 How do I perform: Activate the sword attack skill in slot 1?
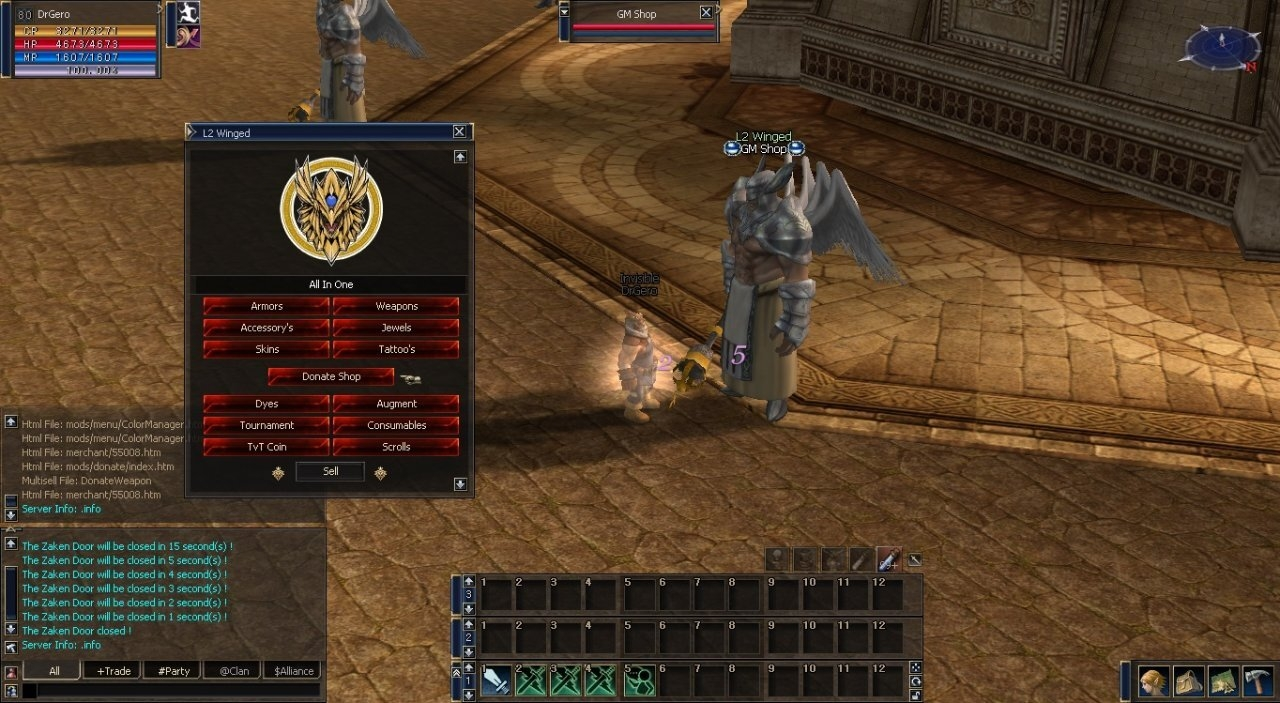point(498,681)
